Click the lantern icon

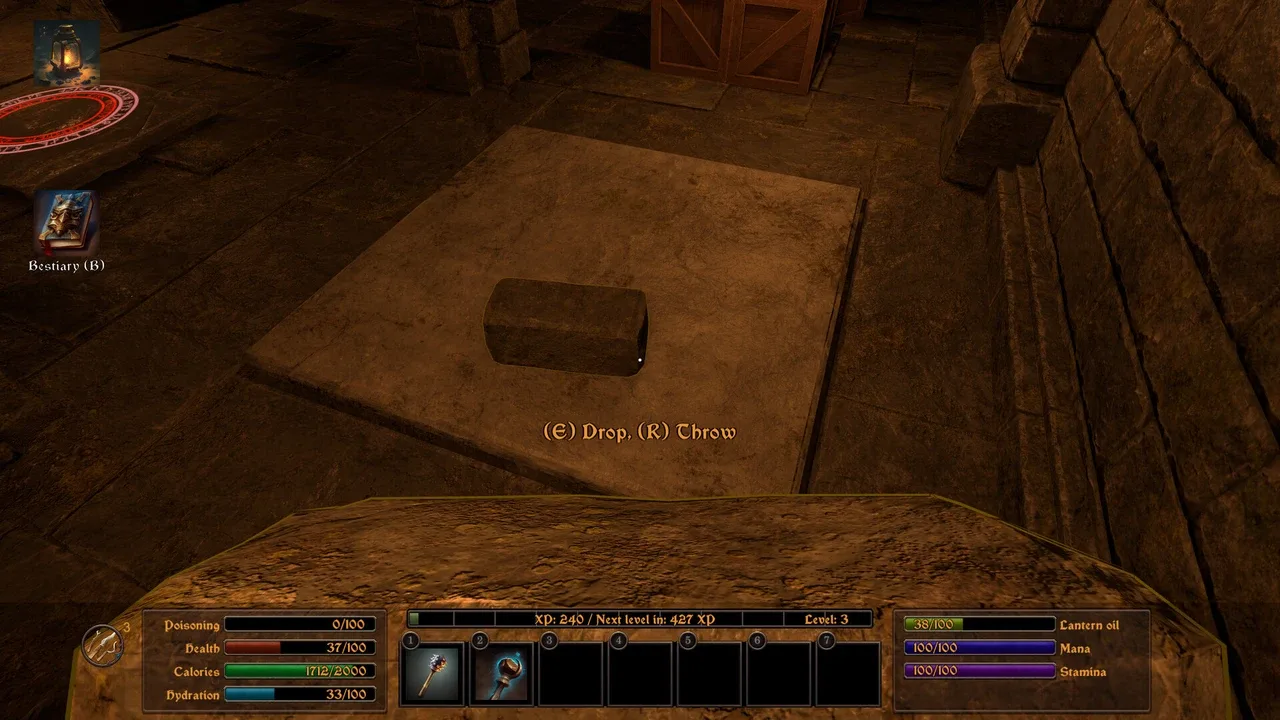click(x=66, y=52)
